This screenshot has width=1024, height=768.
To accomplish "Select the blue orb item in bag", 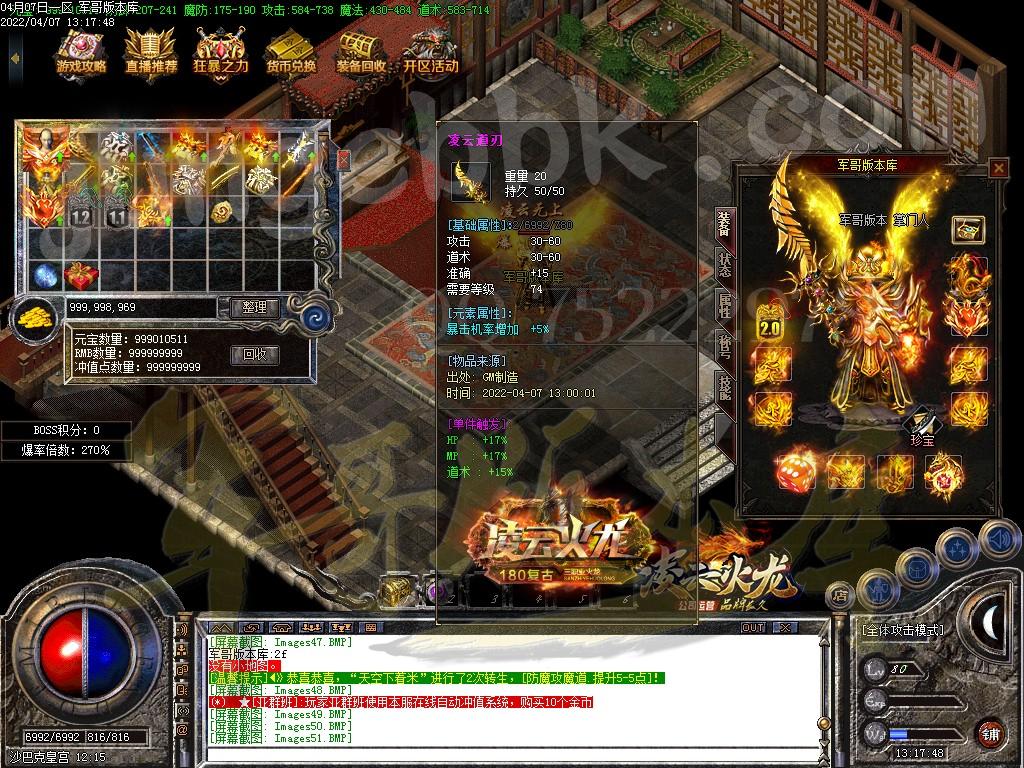I will (45, 275).
